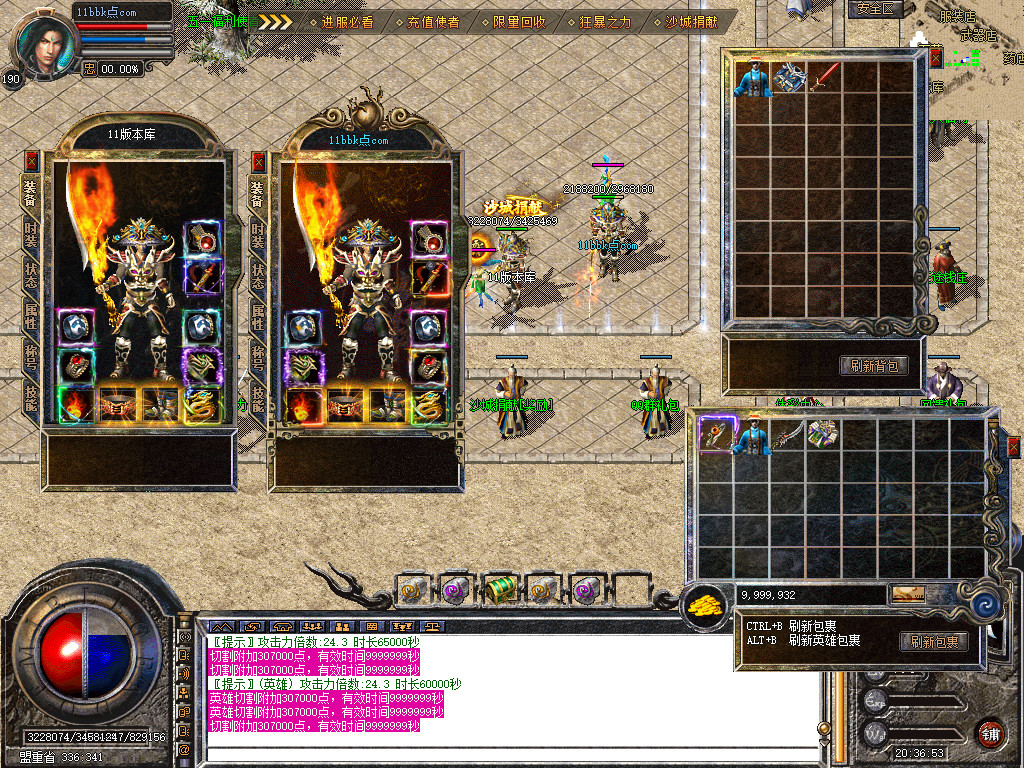The height and width of the screenshot is (768, 1024).
Task: Switch to 称号 tab in 11bbk点com panel
Action: 258,357
